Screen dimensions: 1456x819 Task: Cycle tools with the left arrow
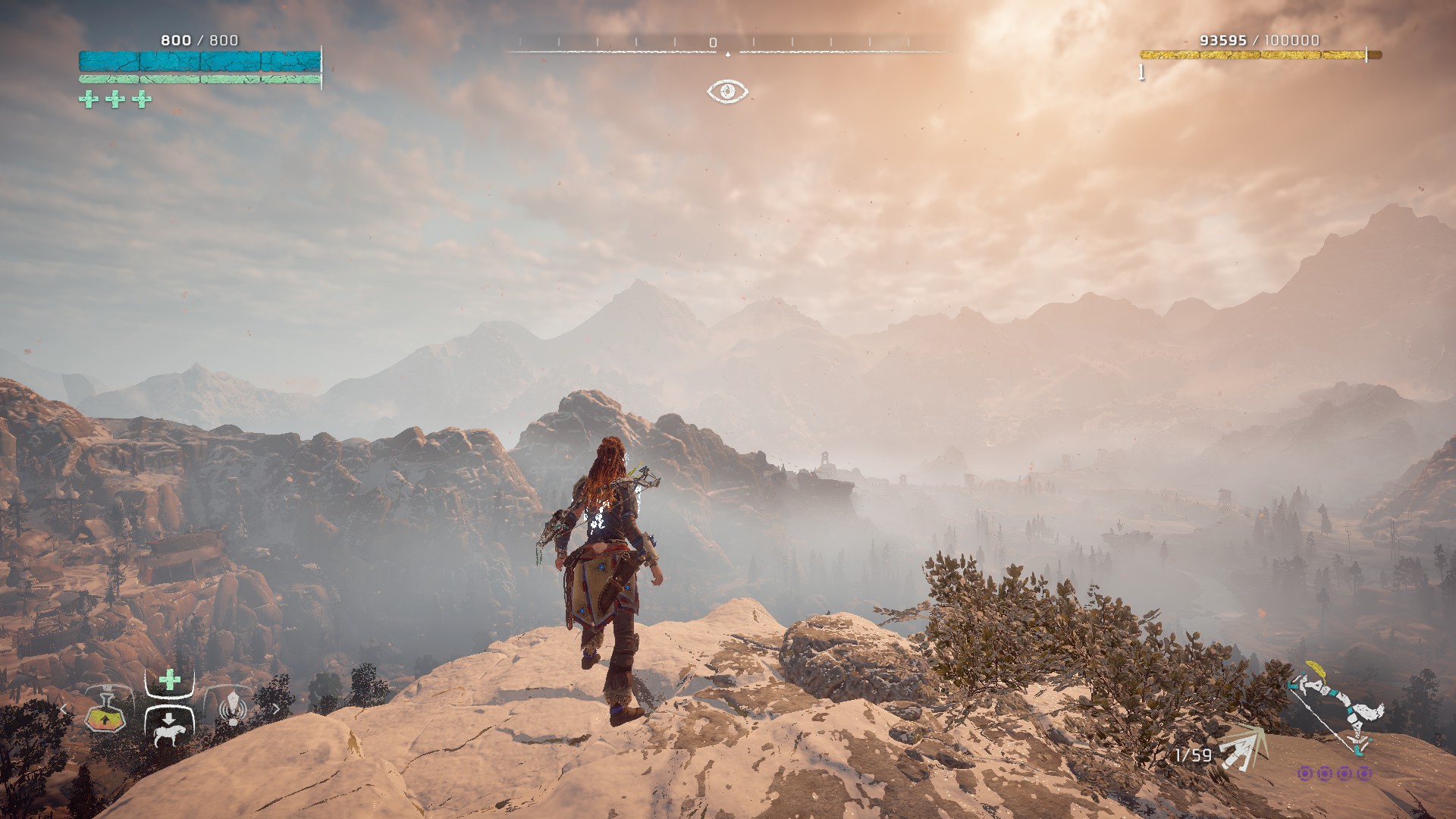click(64, 710)
